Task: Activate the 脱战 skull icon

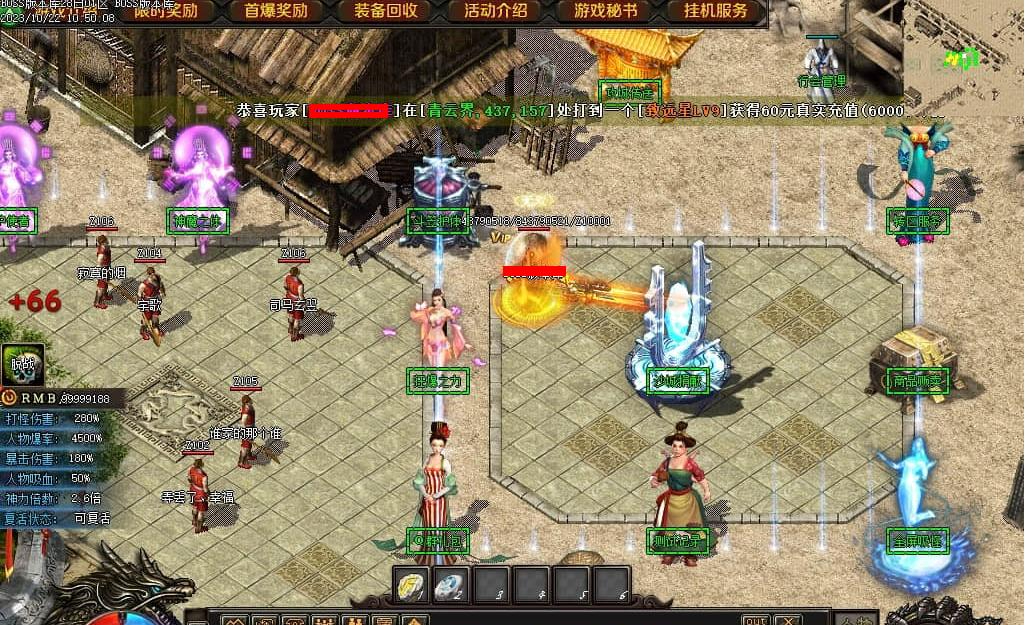Action: click(x=21, y=365)
